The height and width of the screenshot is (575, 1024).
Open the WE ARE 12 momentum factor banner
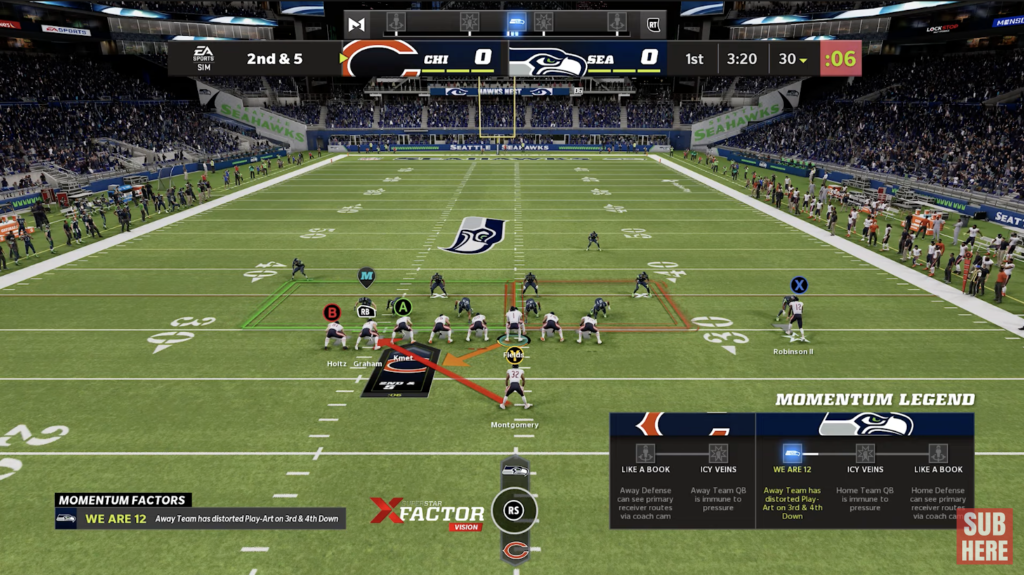click(x=200, y=518)
